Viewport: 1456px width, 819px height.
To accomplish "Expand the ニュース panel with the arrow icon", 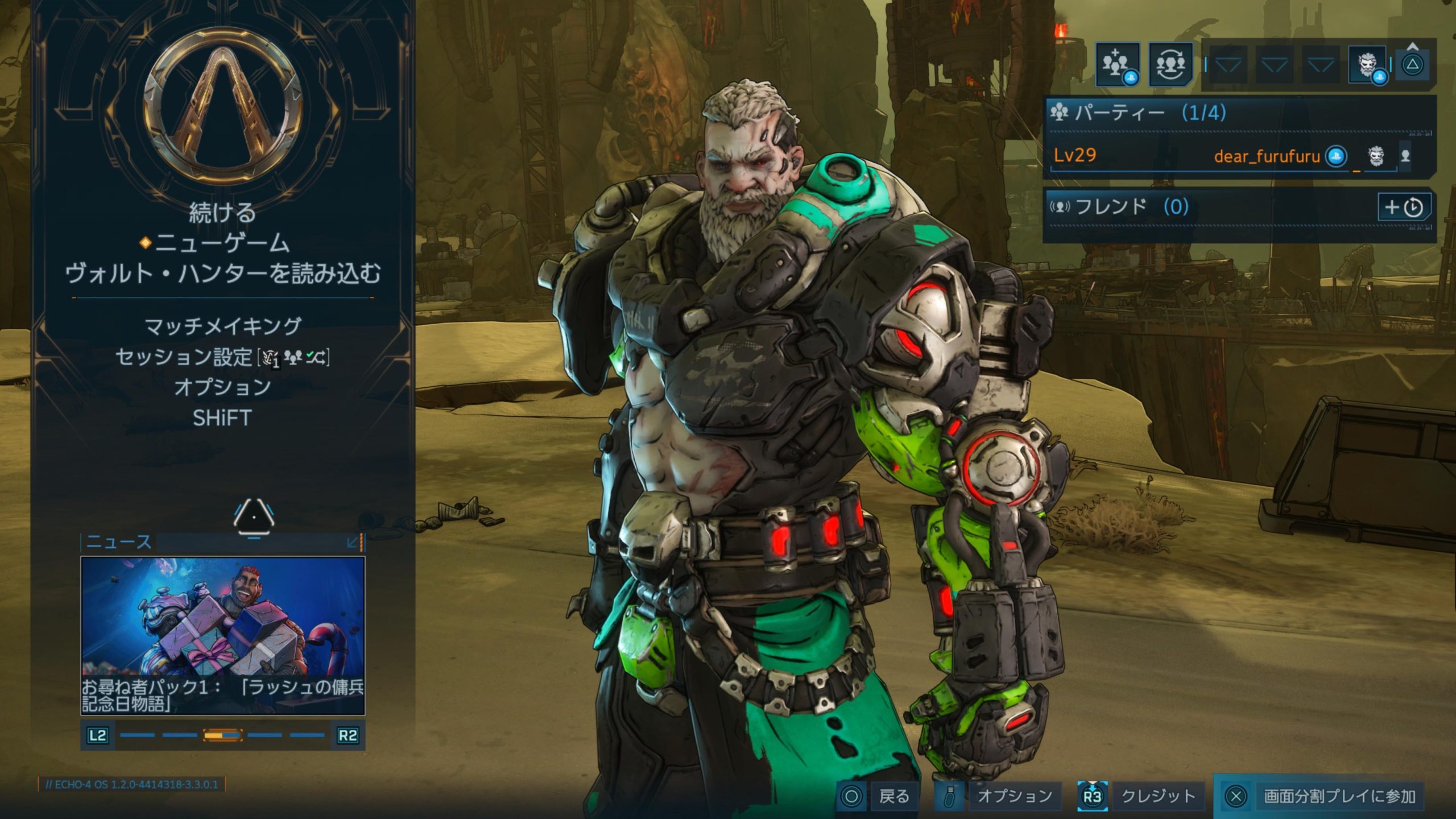I will coord(353,542).
